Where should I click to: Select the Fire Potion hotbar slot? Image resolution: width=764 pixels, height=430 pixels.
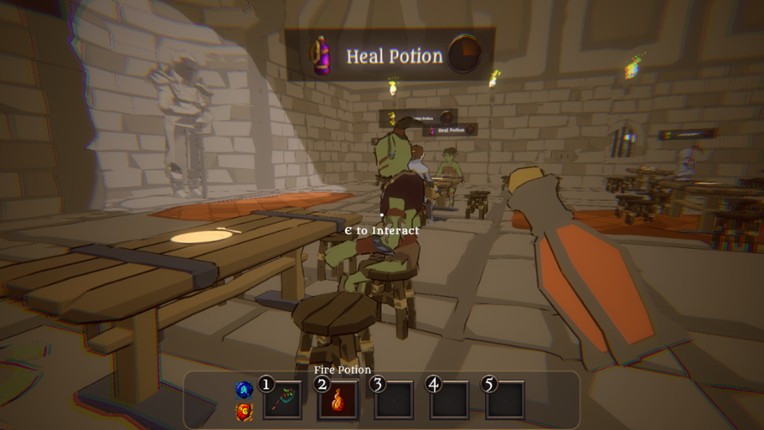338,401
